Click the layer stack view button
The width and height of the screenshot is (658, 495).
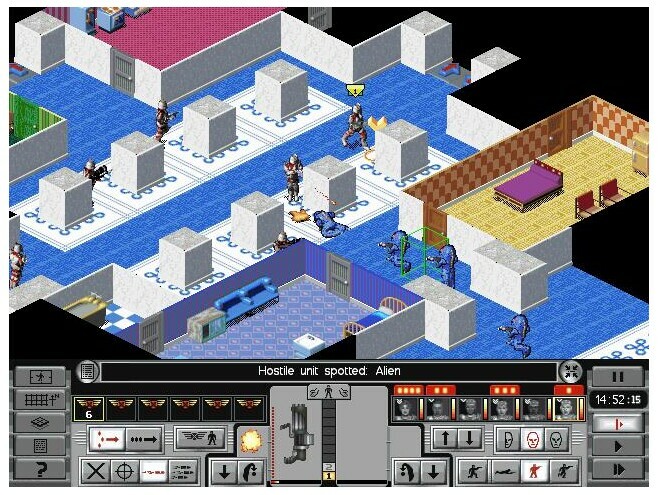(41, 423)
